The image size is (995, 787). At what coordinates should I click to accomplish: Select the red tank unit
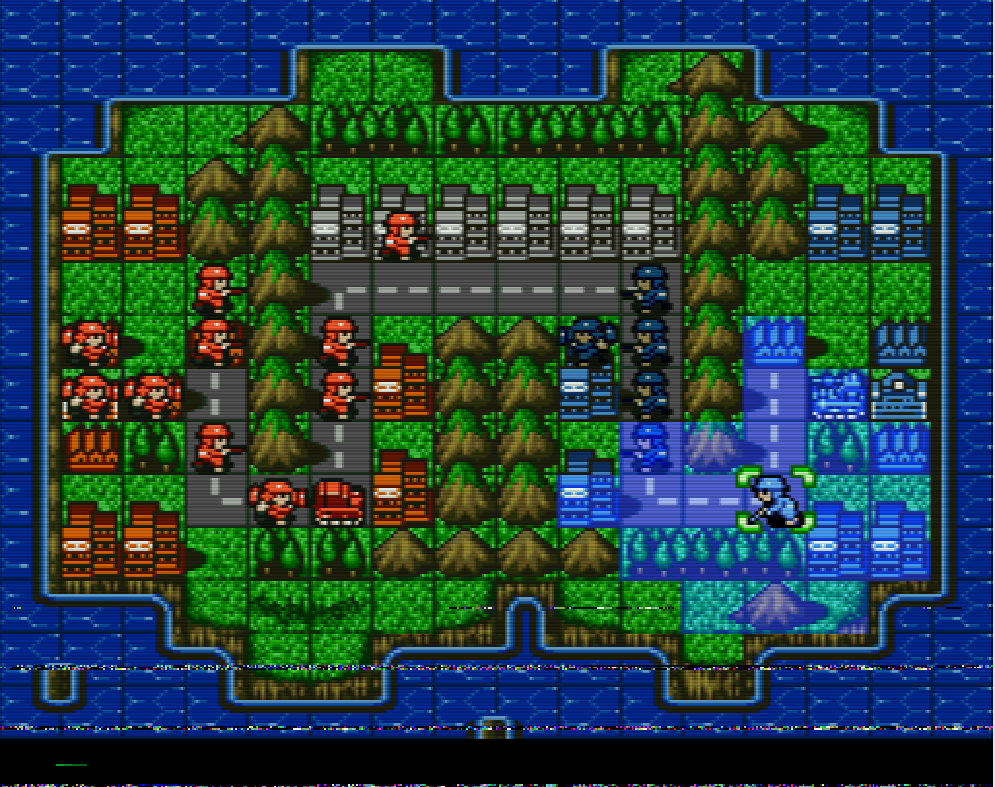pyautogui.click(x=340, y=500)
